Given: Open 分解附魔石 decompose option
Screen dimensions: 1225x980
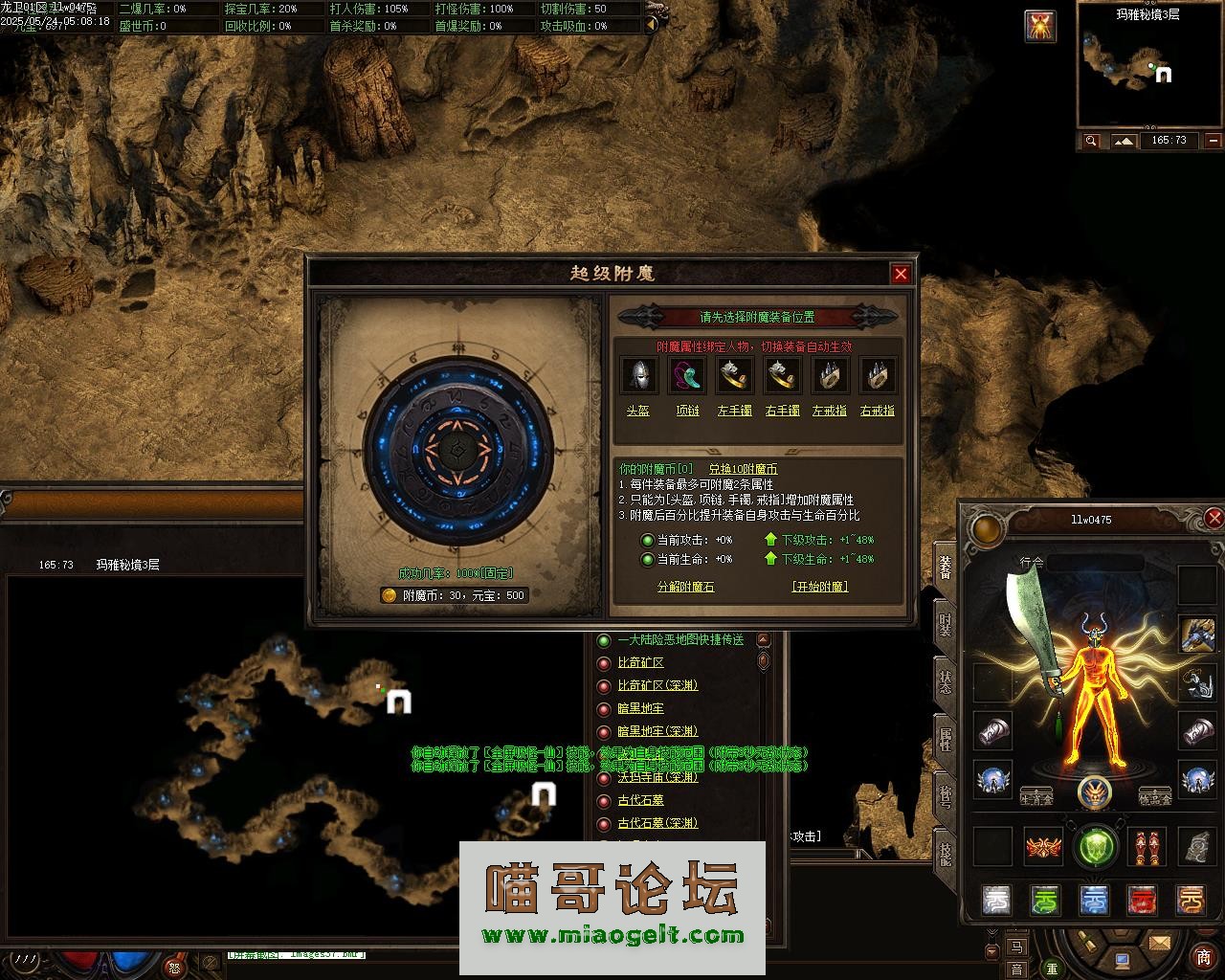Looking at the screenshot, I should pos(685,587).
